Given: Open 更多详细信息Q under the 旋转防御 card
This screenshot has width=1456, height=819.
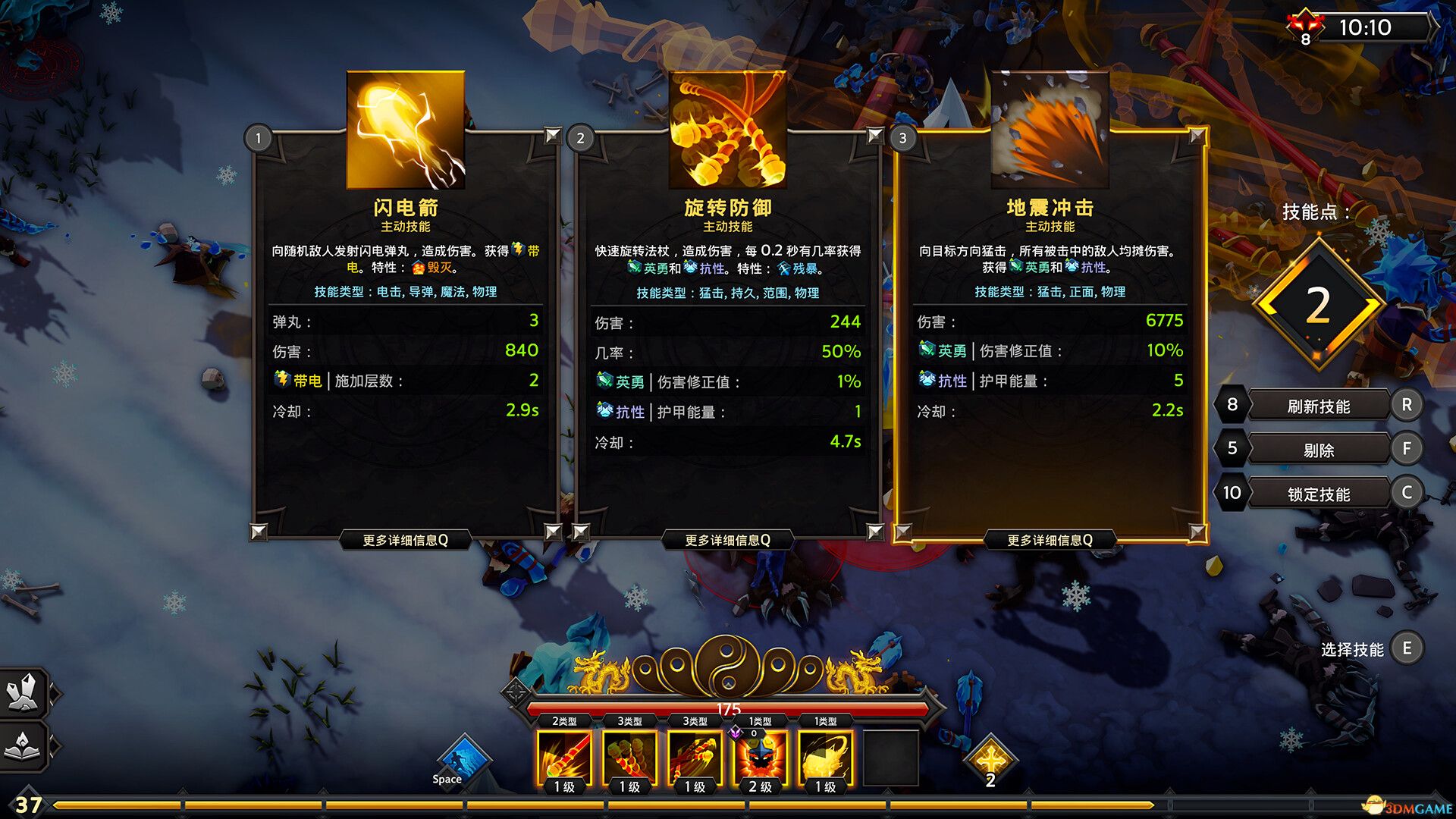Looking at the screenshot, I should tap(729, 538).
